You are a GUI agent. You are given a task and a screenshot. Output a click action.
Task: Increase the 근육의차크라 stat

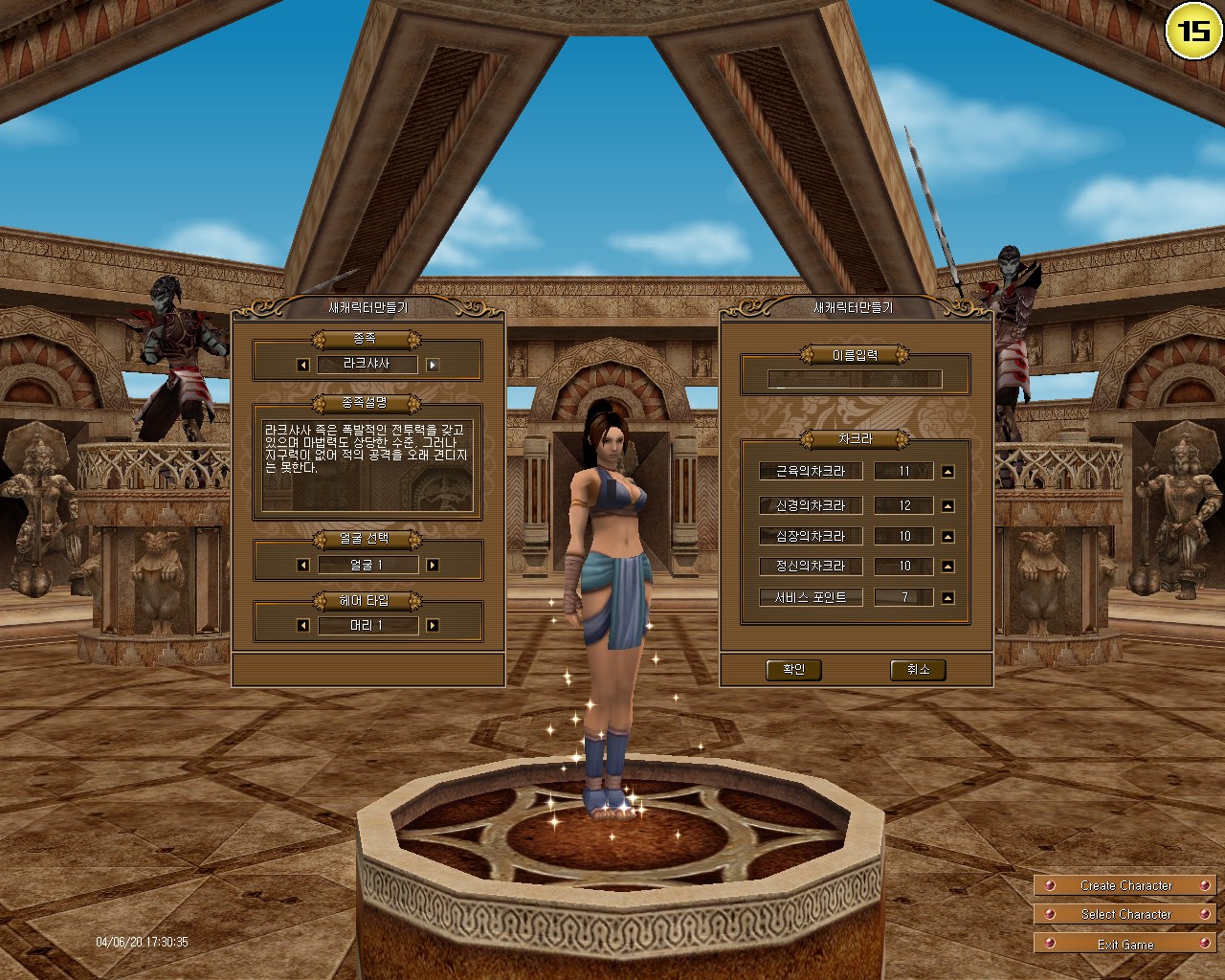click(947, 471)
